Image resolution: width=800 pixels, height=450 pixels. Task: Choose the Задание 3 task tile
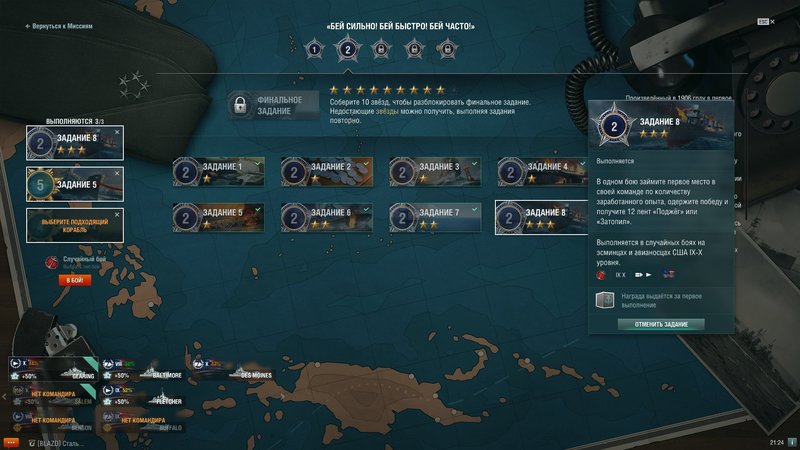click(x=438, y=172)
